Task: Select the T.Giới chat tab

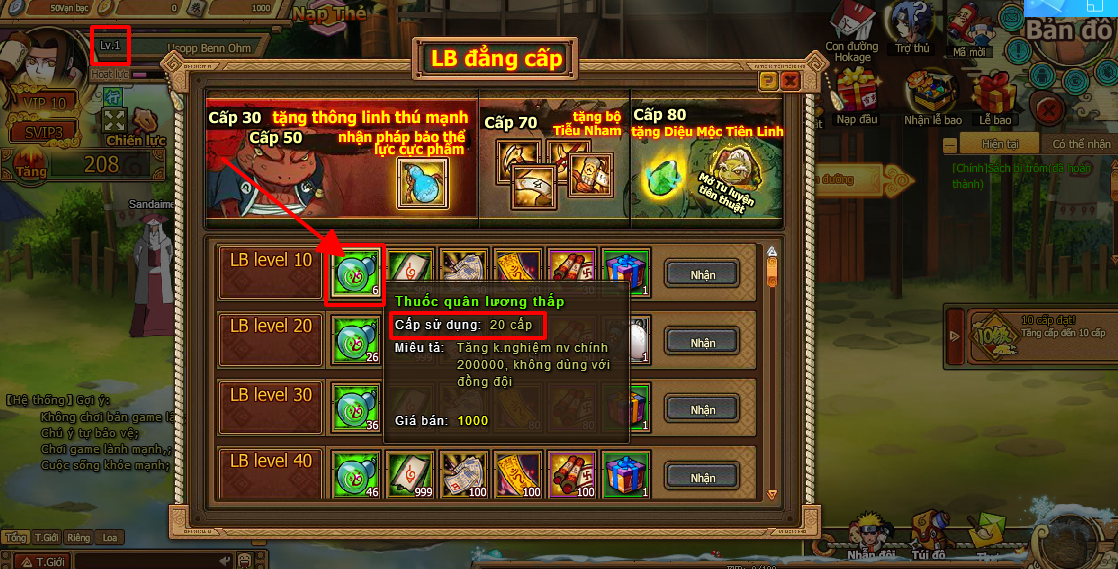Action: pos(46,537)
